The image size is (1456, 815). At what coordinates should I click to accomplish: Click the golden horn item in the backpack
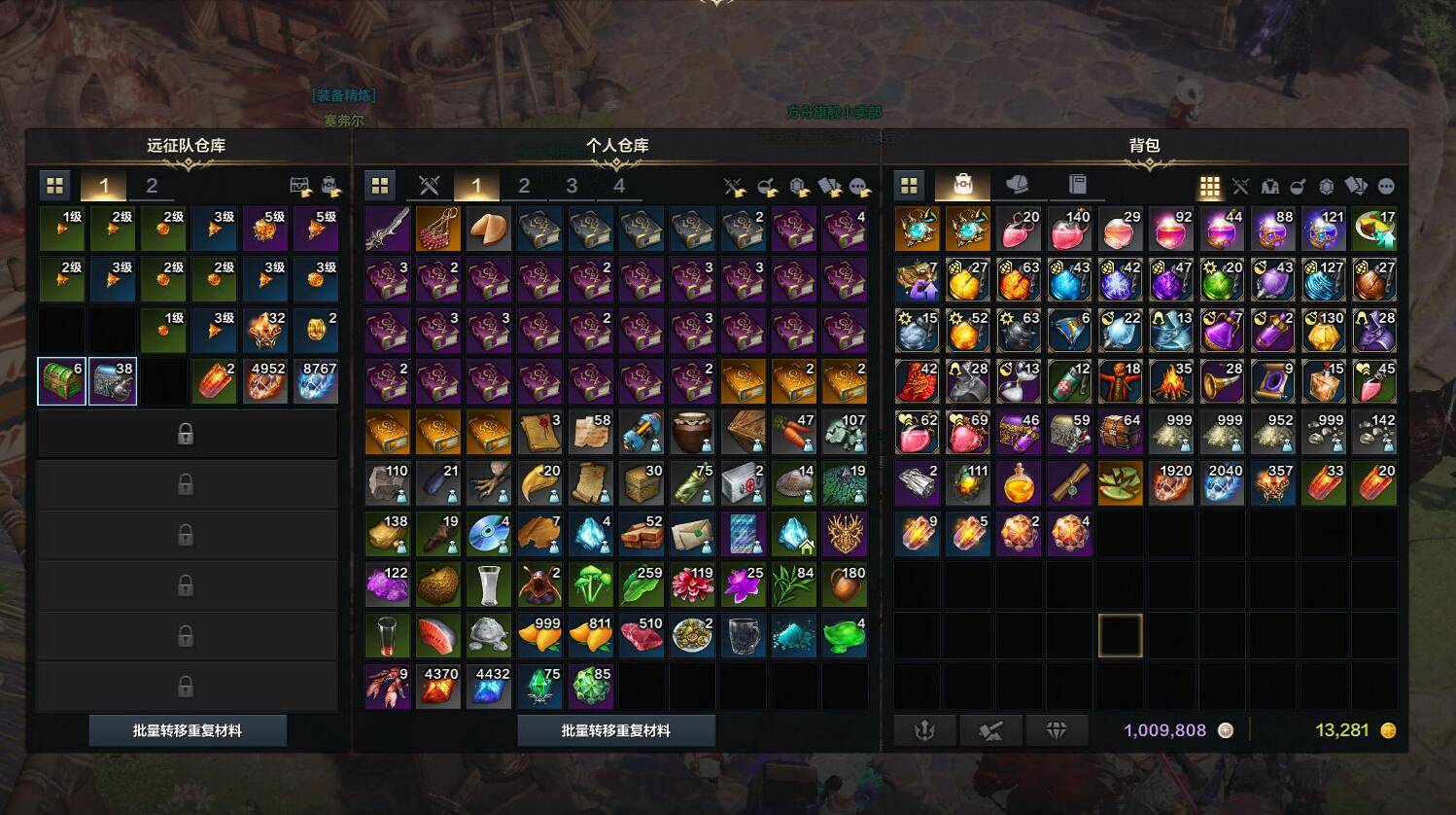(1222, 381)
